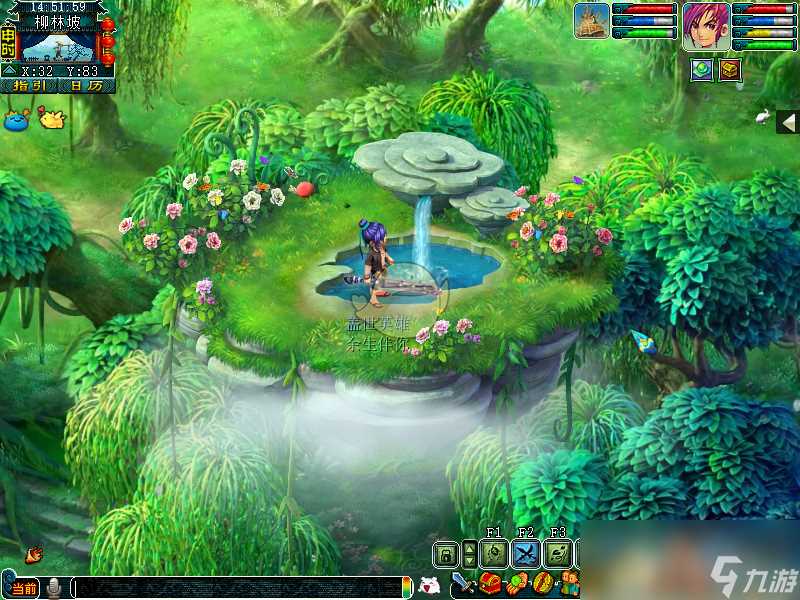Image resolution: width=800 pixels, height=600 pixels.
Task: Toggle the hotbar lock button
Action: (x=446, y=554)
